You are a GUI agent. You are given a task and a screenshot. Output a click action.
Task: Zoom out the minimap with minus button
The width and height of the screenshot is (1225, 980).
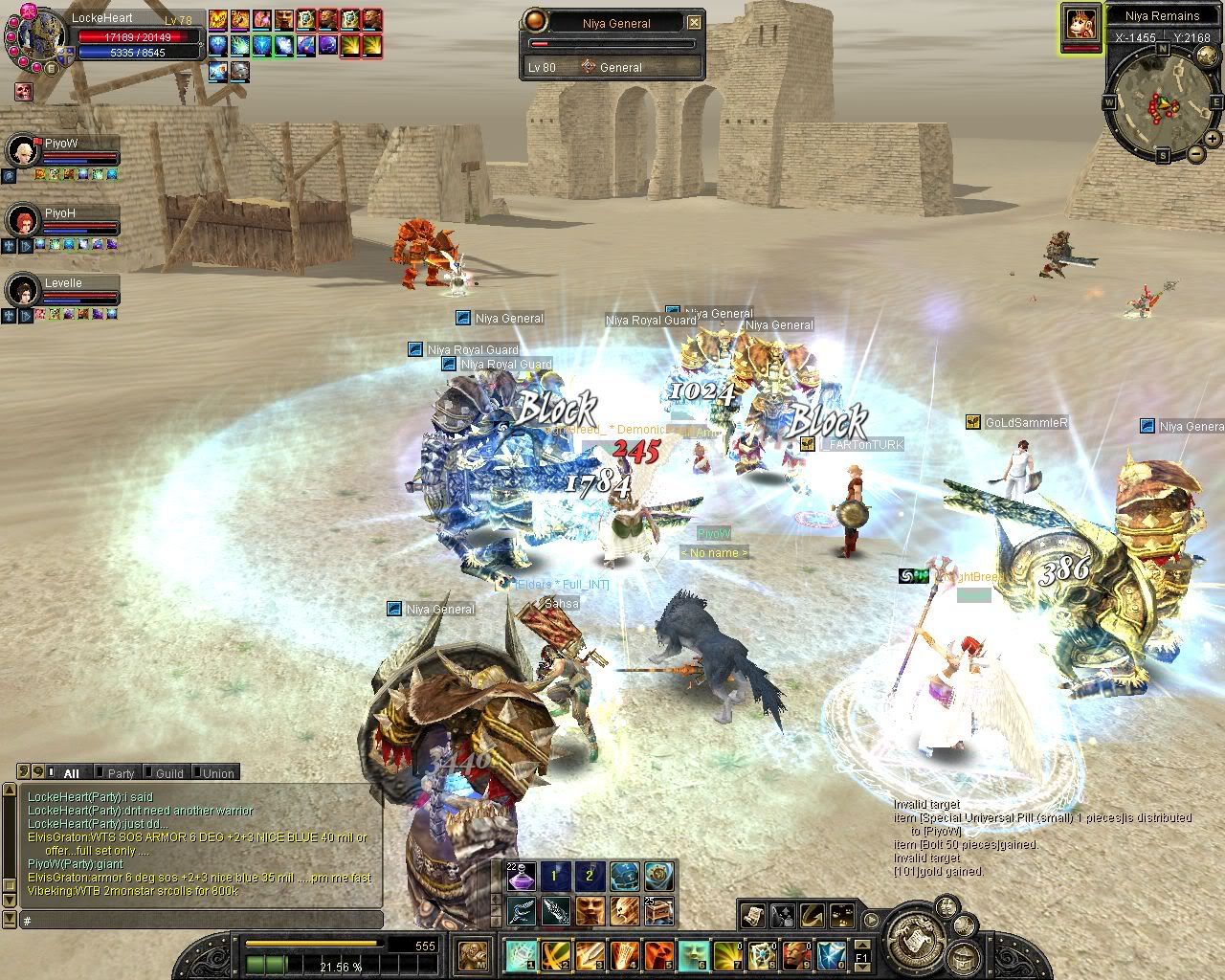[x=1195, y=153]
